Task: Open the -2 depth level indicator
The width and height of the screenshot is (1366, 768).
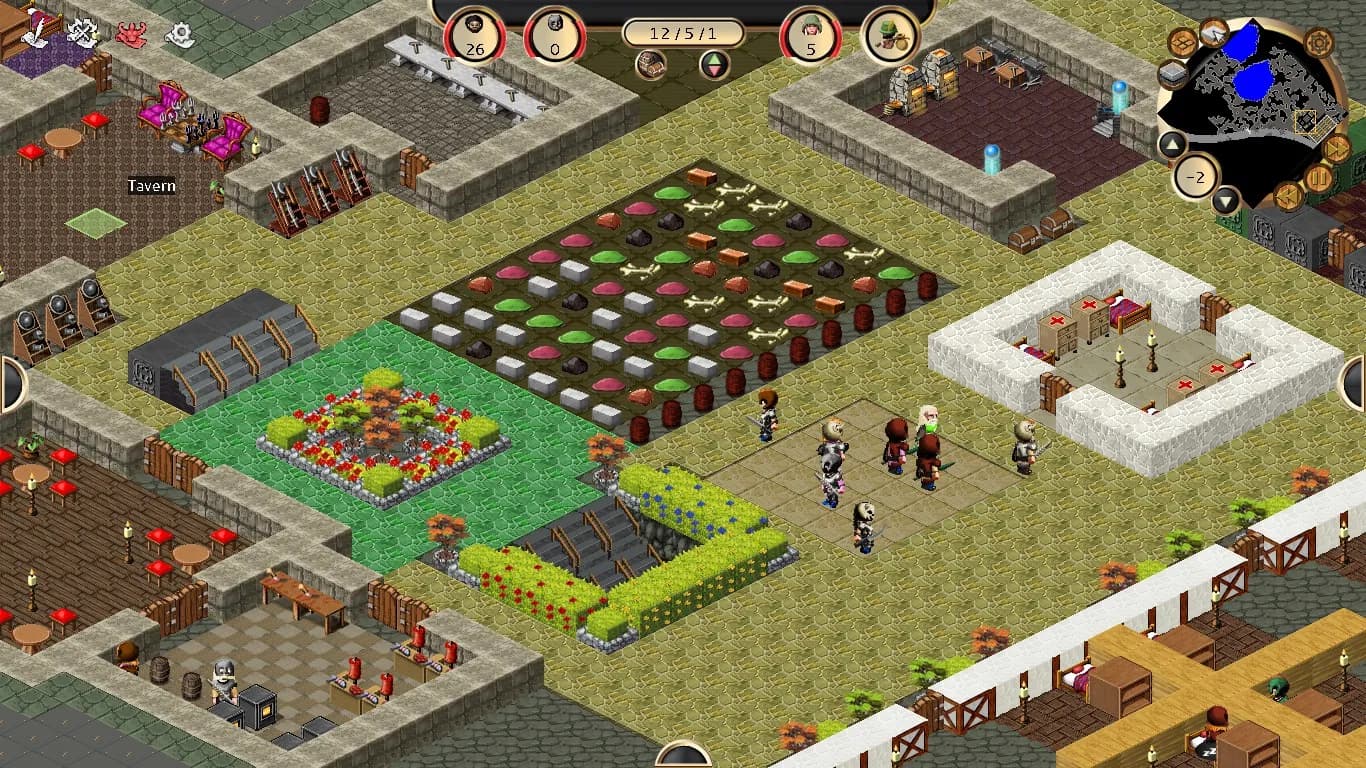Action: click(1196, 177)
